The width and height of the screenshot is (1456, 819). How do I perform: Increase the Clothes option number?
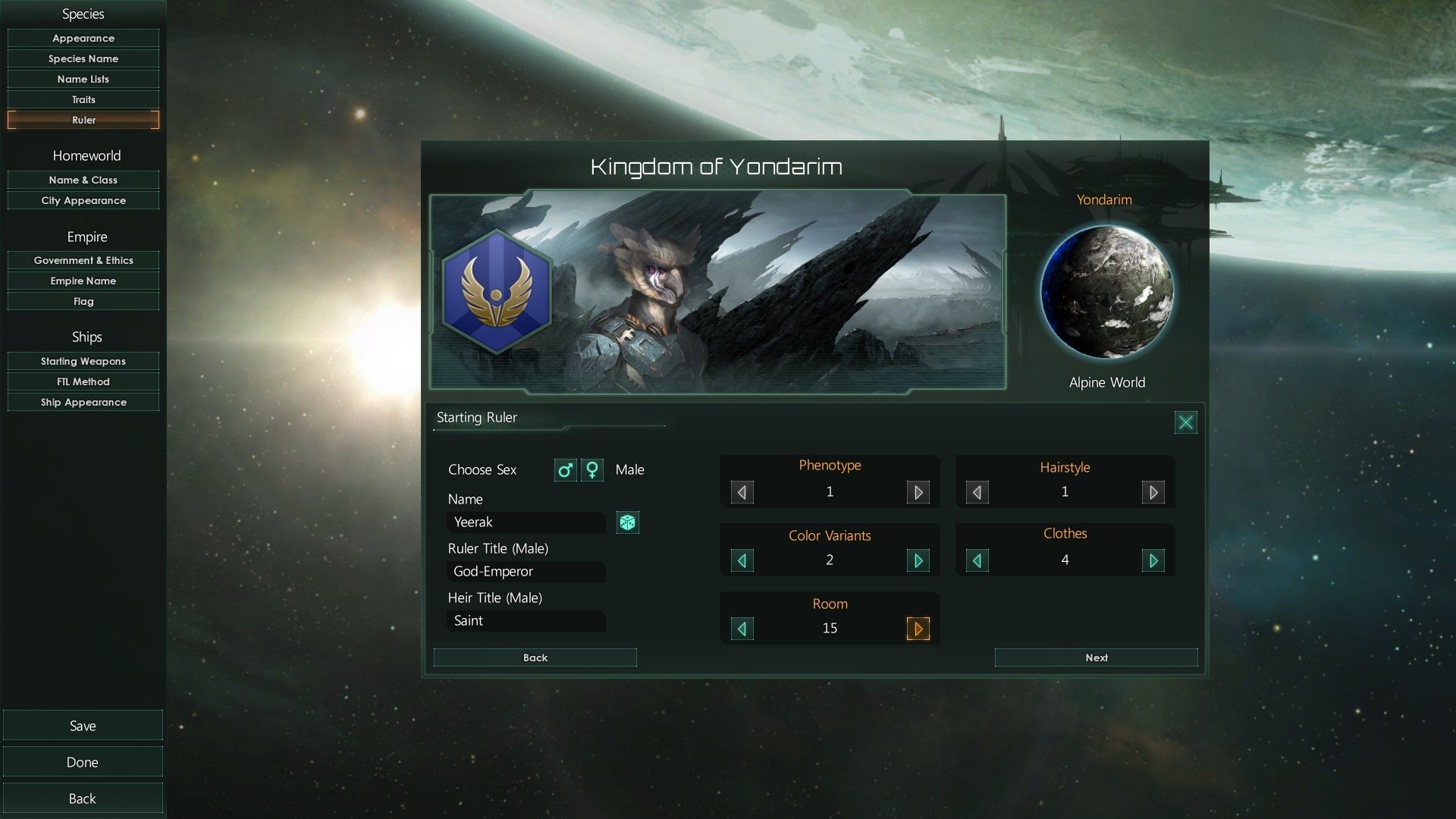coord(1153,560)
